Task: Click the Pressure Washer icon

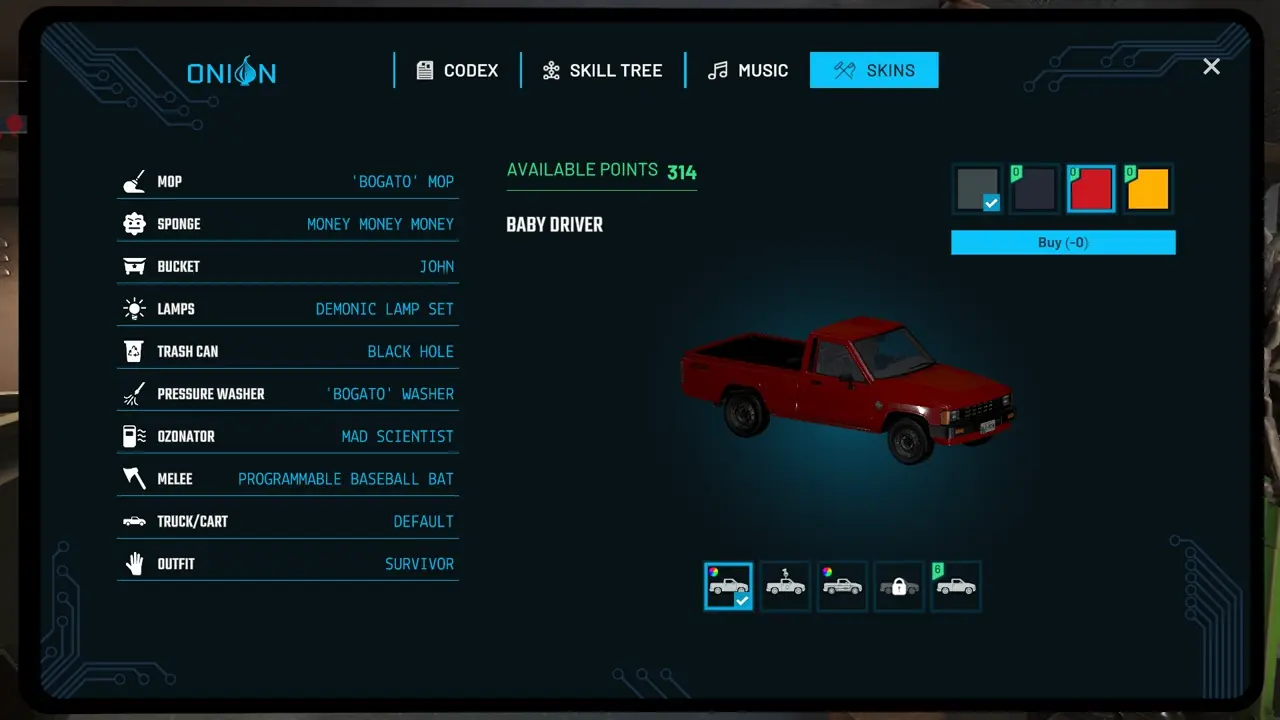Action: pyautogui.click(x=134, y=393)
